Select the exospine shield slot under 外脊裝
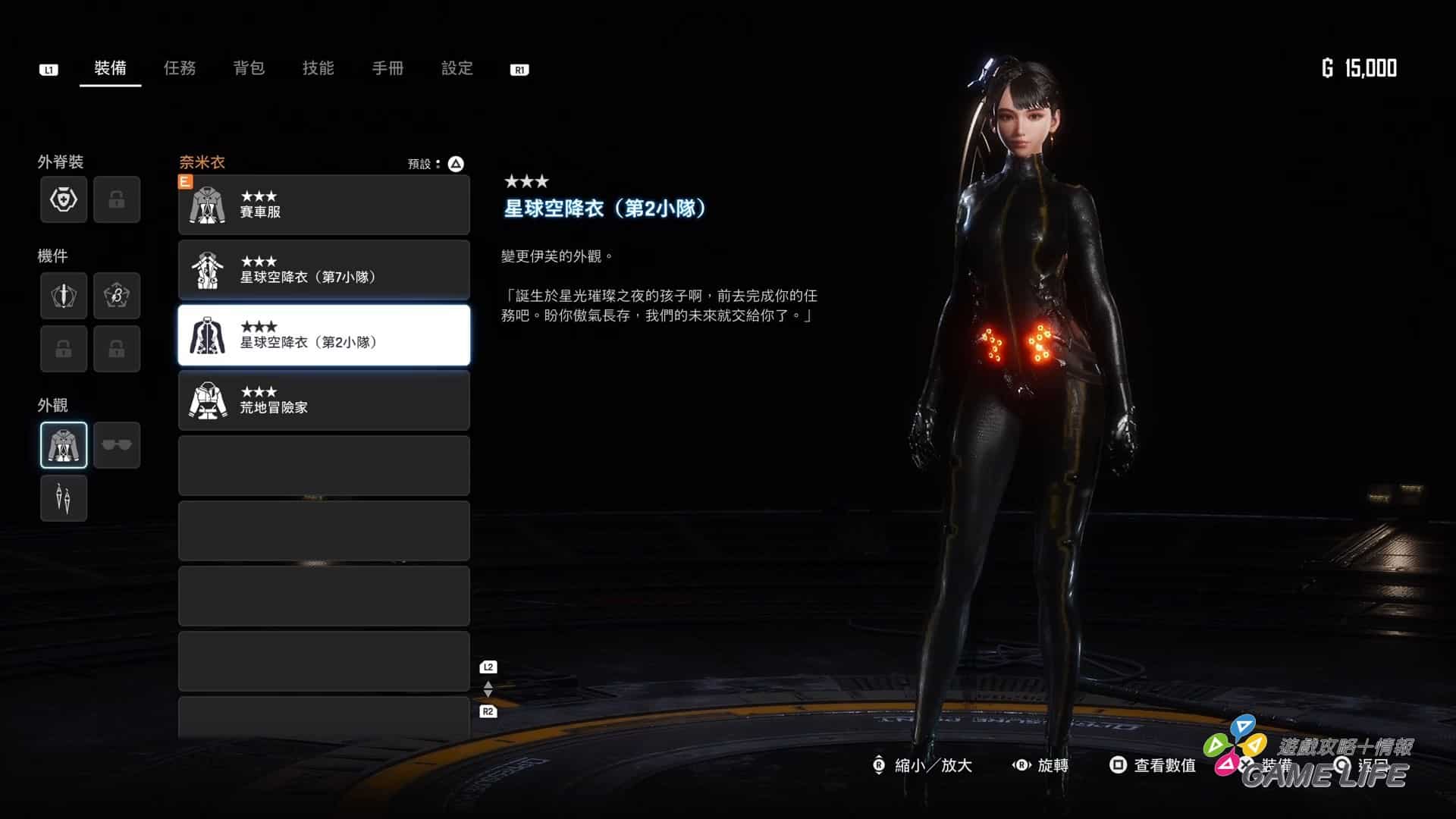1456x819 pixels. click(x=64, y=199)
